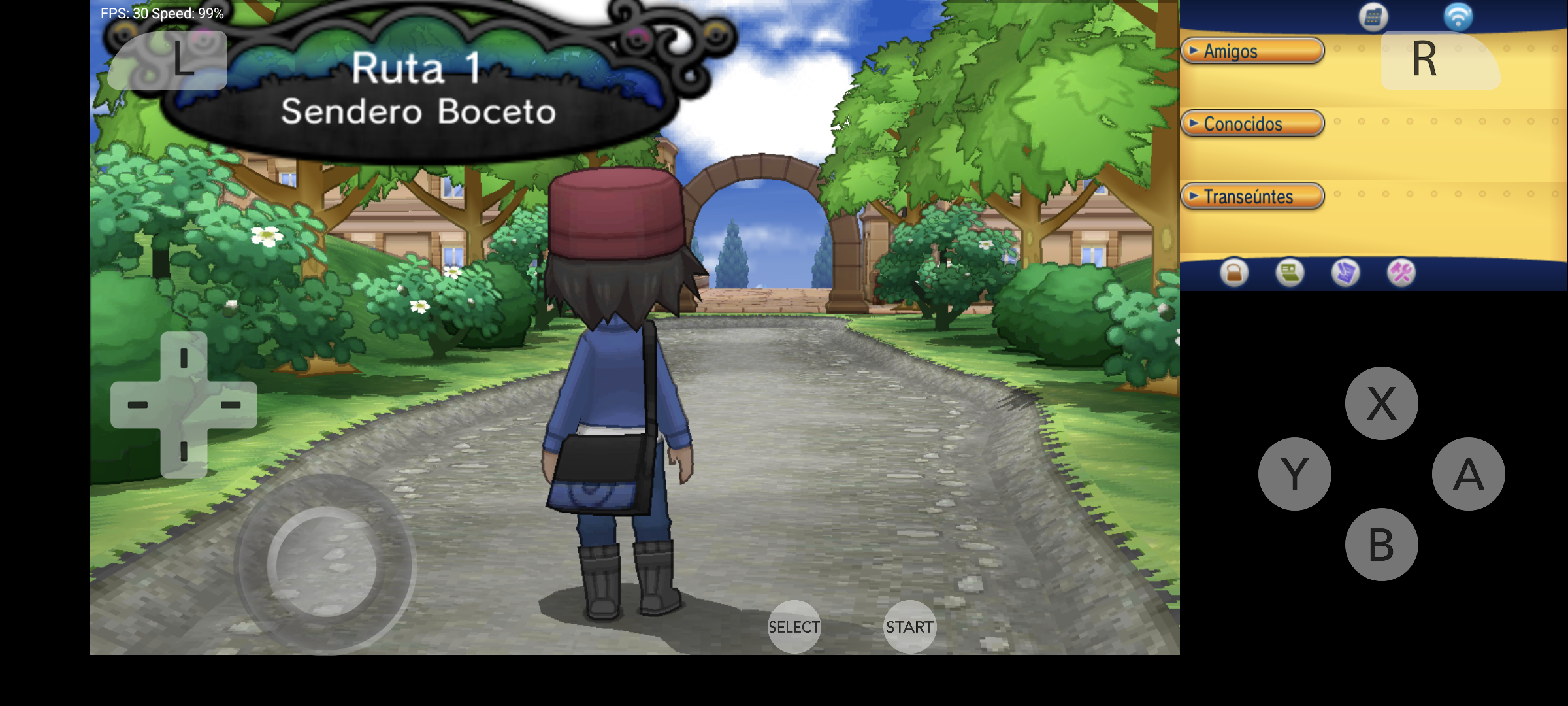
Task: Tap the emulator's on-screen A button
Action: [x=1468, y=474]
